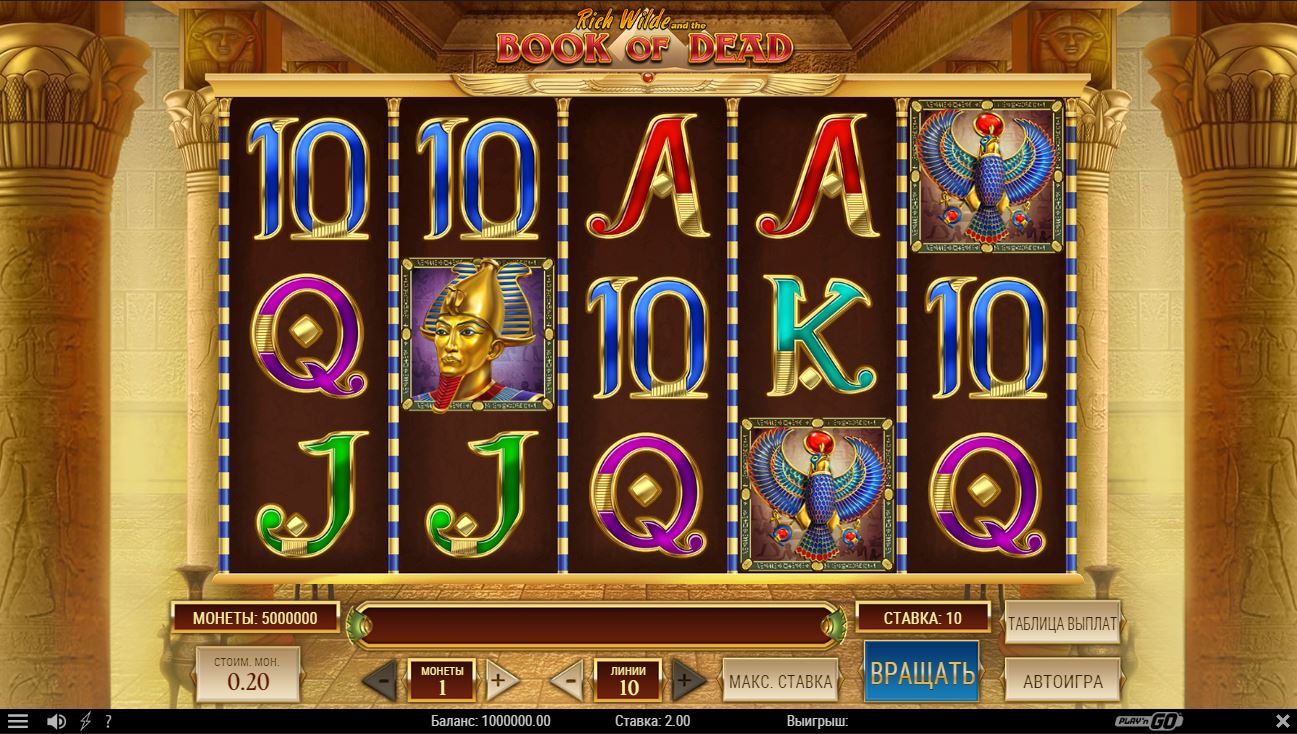Set the bet with МАКС. СТАВКА
Screen dimensions: 1297x734
pos(780,681)
